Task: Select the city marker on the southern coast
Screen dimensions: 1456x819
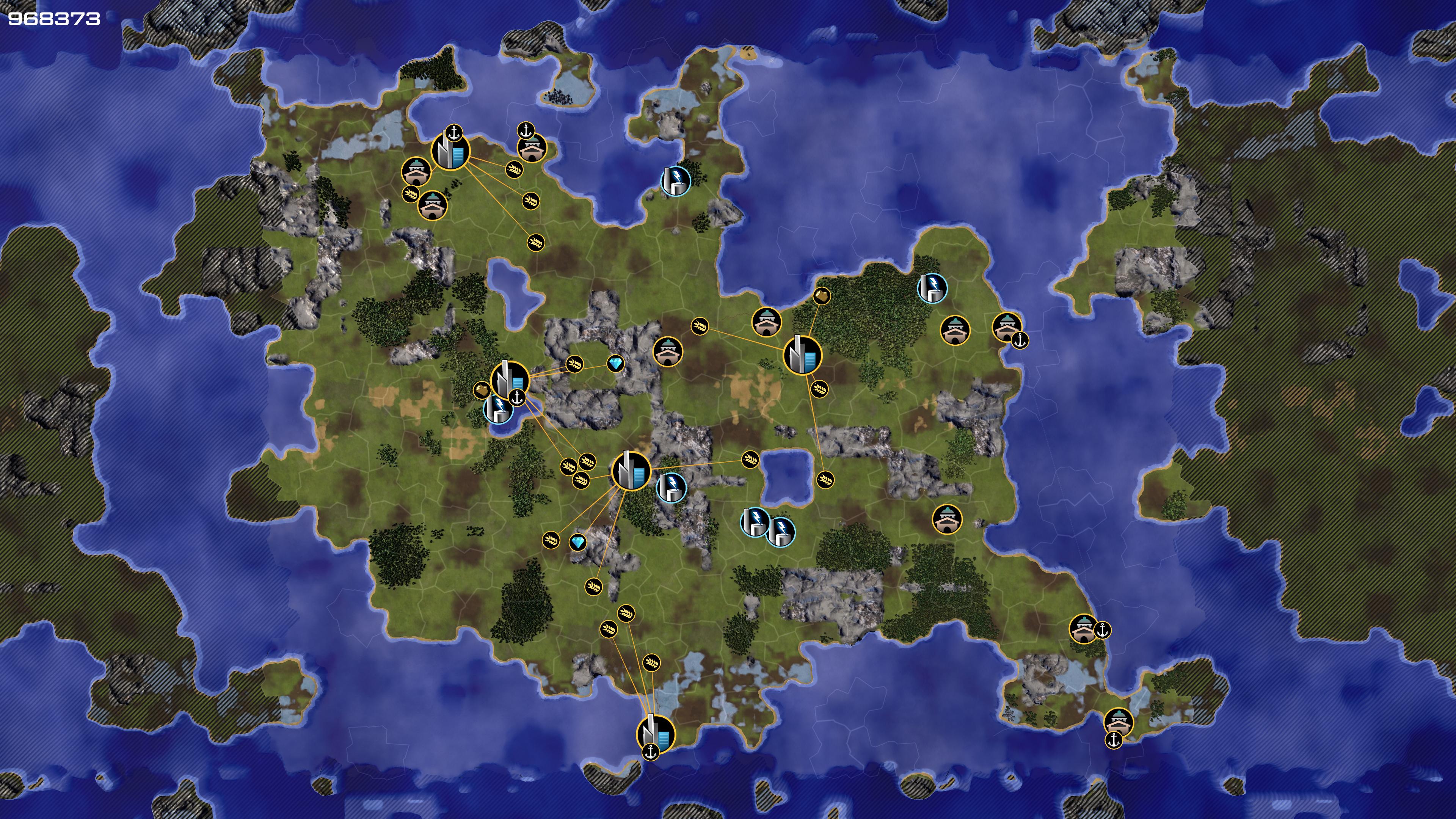Action: click(656, 733)
